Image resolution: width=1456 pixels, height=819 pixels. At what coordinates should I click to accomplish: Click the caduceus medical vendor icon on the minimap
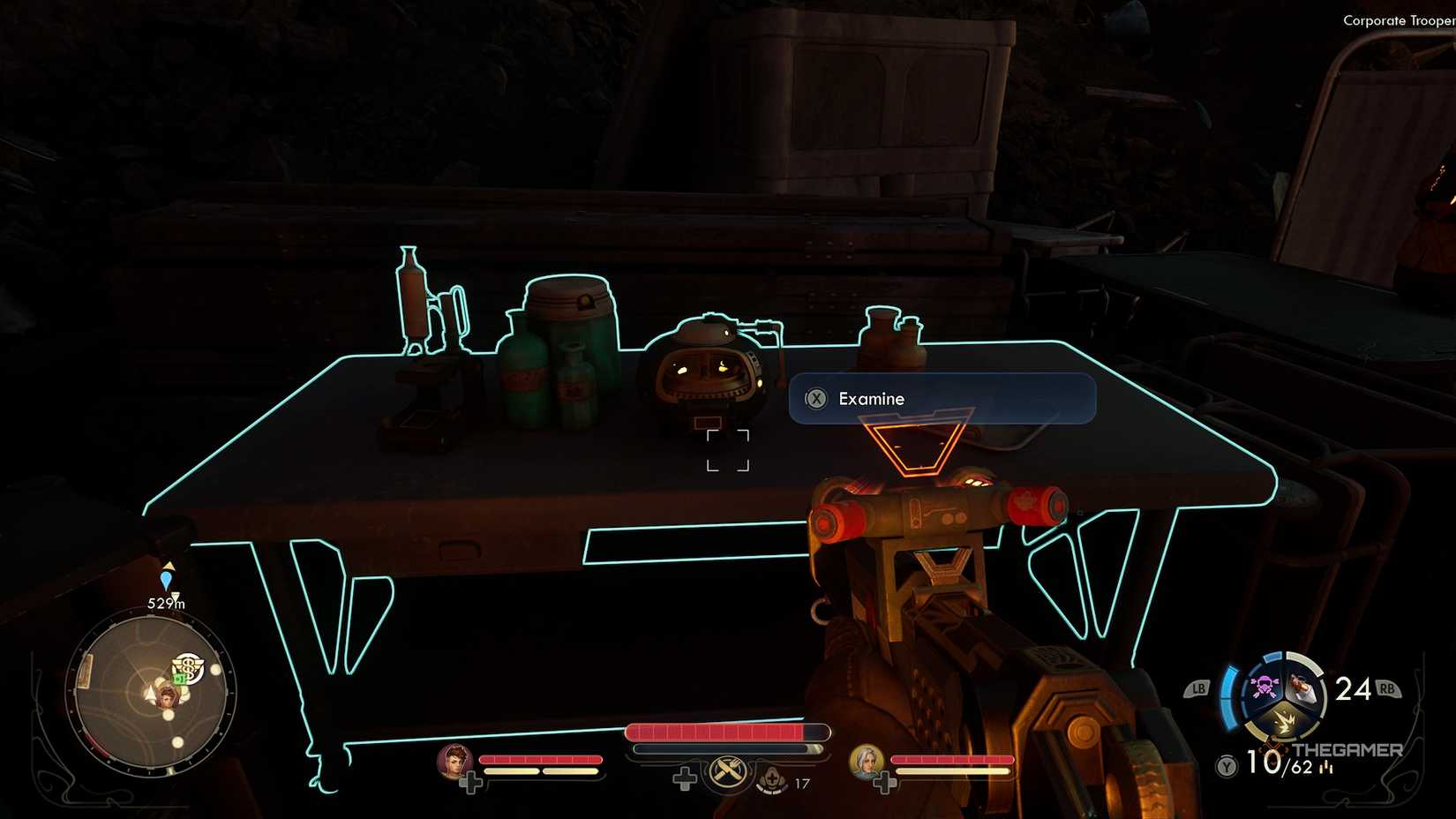point(189,667)
